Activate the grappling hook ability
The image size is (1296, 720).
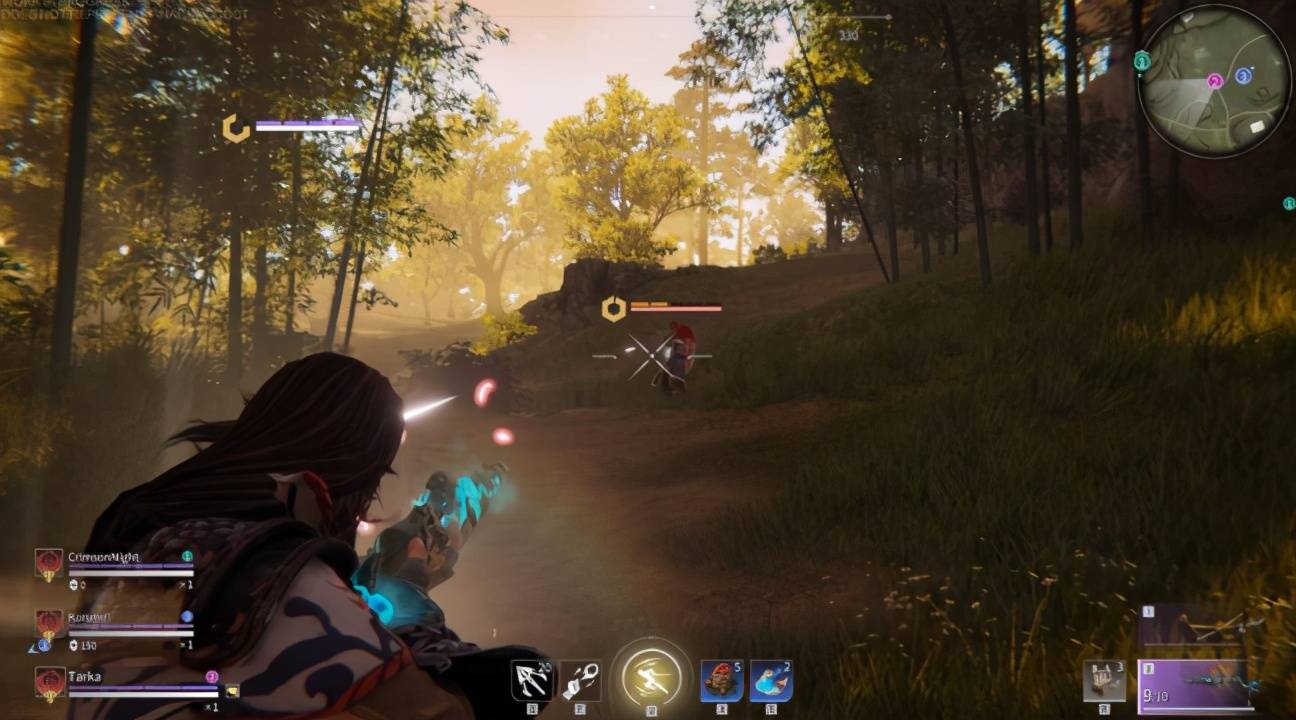coord(531,680)
